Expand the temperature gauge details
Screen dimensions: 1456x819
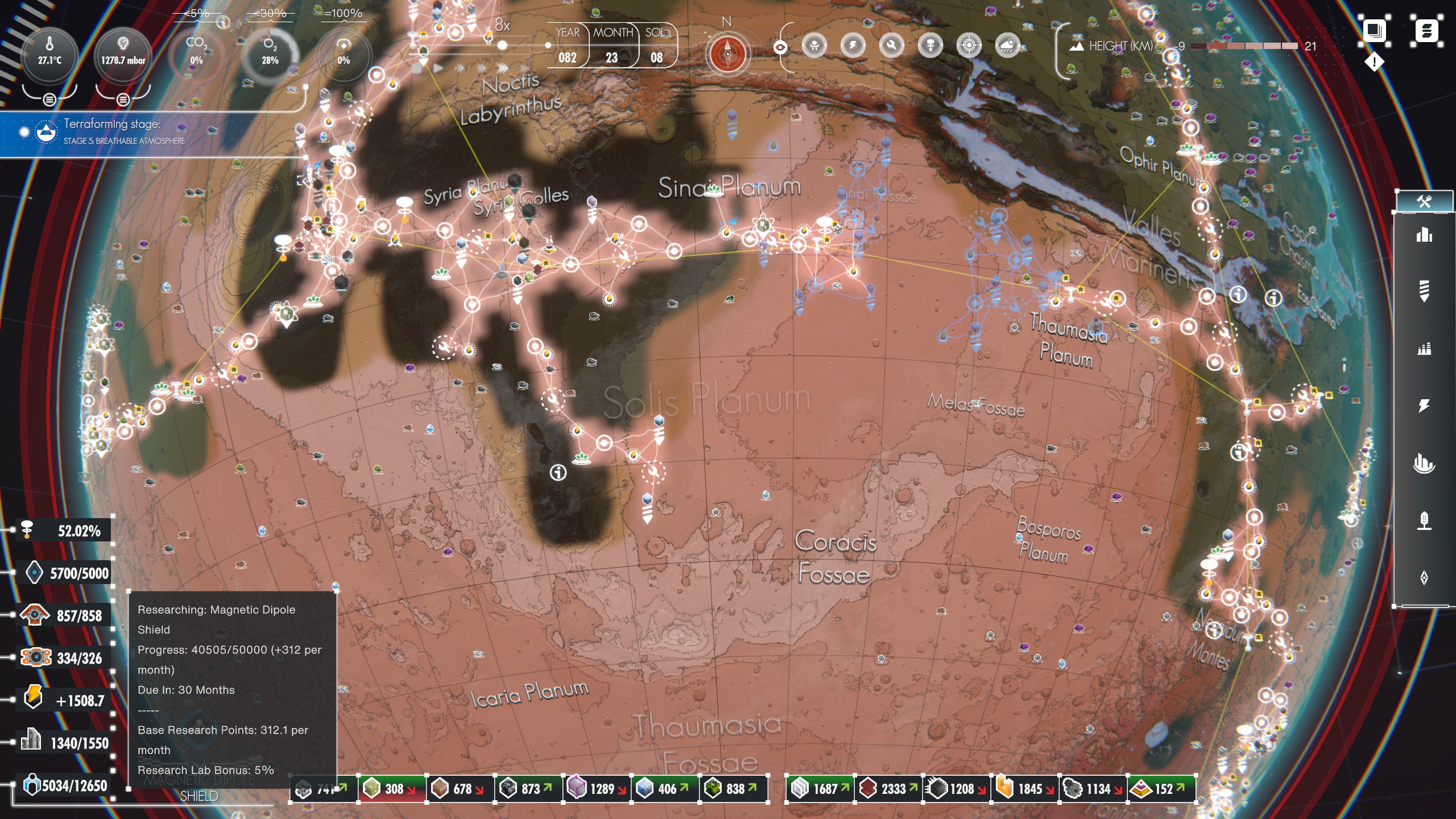point(49,100)
